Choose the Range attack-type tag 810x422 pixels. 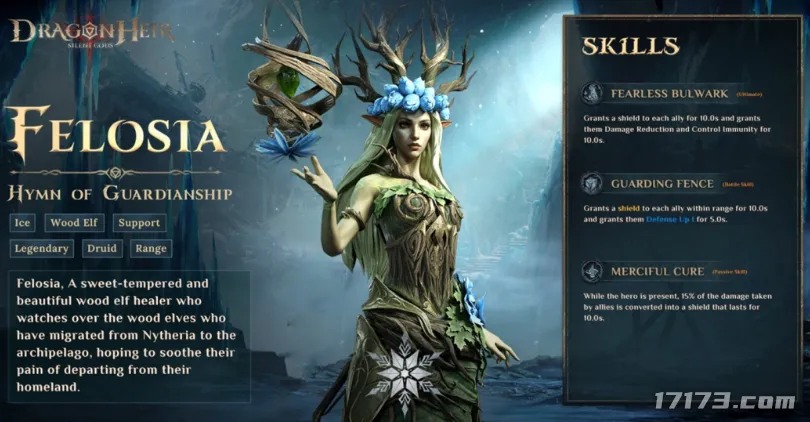pos(150,248)
